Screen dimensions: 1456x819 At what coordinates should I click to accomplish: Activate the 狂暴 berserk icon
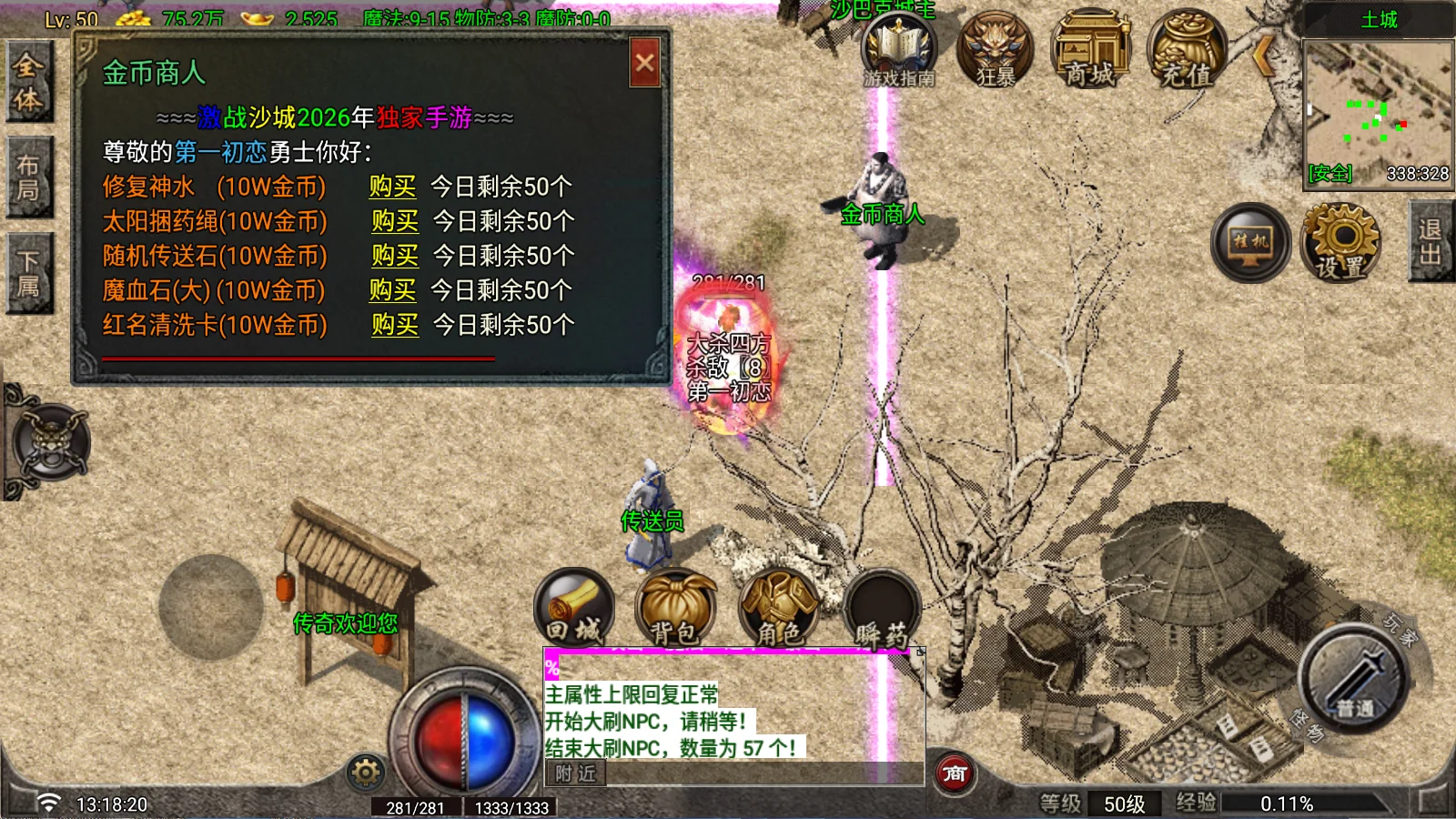[x=996, y=51]
